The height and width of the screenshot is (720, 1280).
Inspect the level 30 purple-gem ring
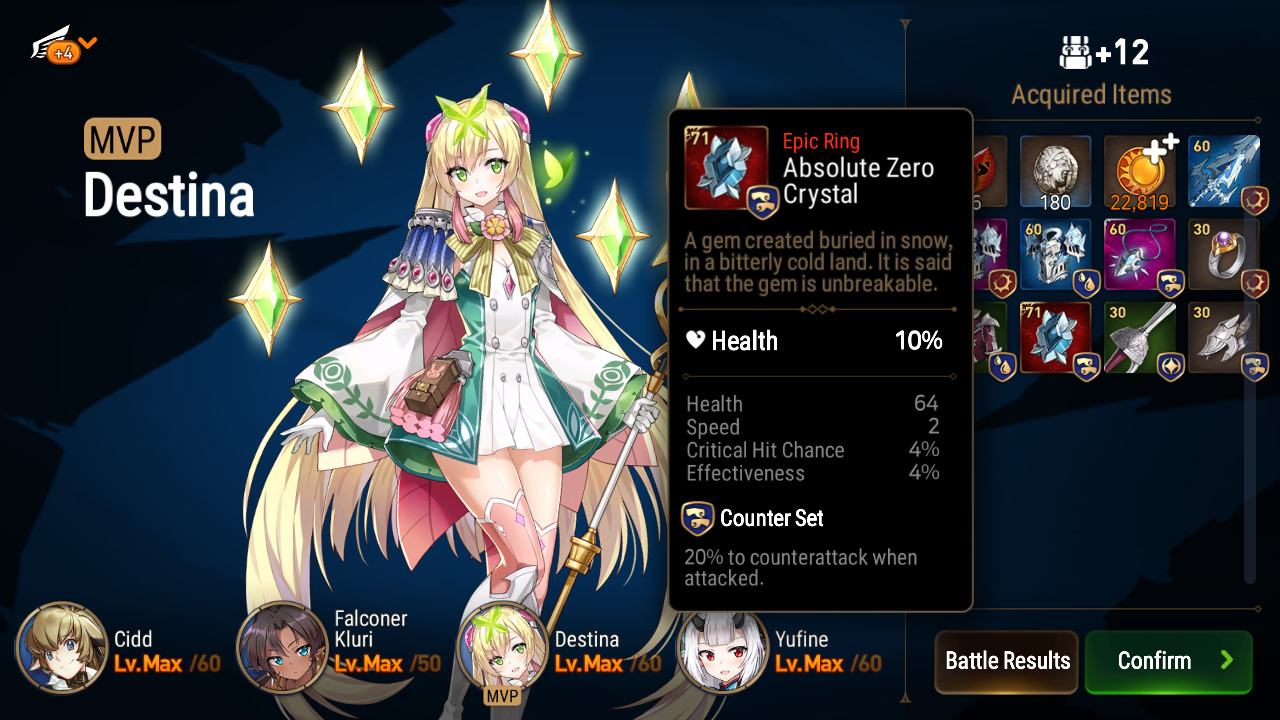(x=1223, y=256)
